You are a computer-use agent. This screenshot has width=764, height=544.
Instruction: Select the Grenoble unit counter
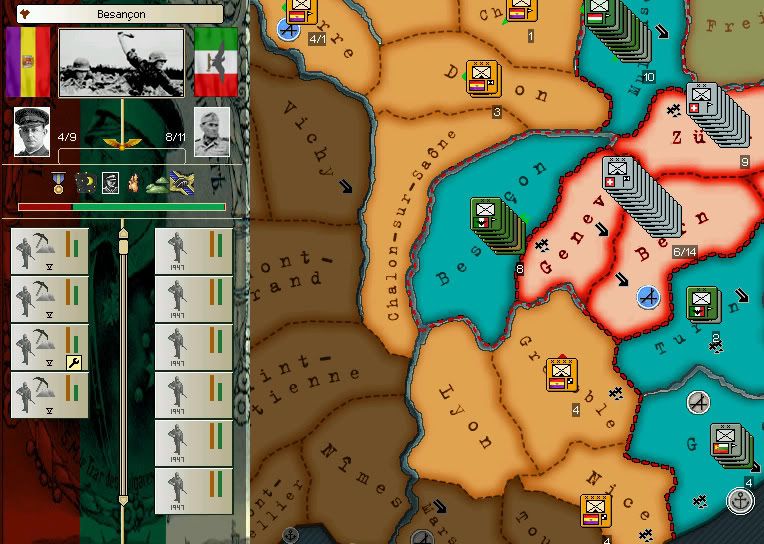pos(562,375)
